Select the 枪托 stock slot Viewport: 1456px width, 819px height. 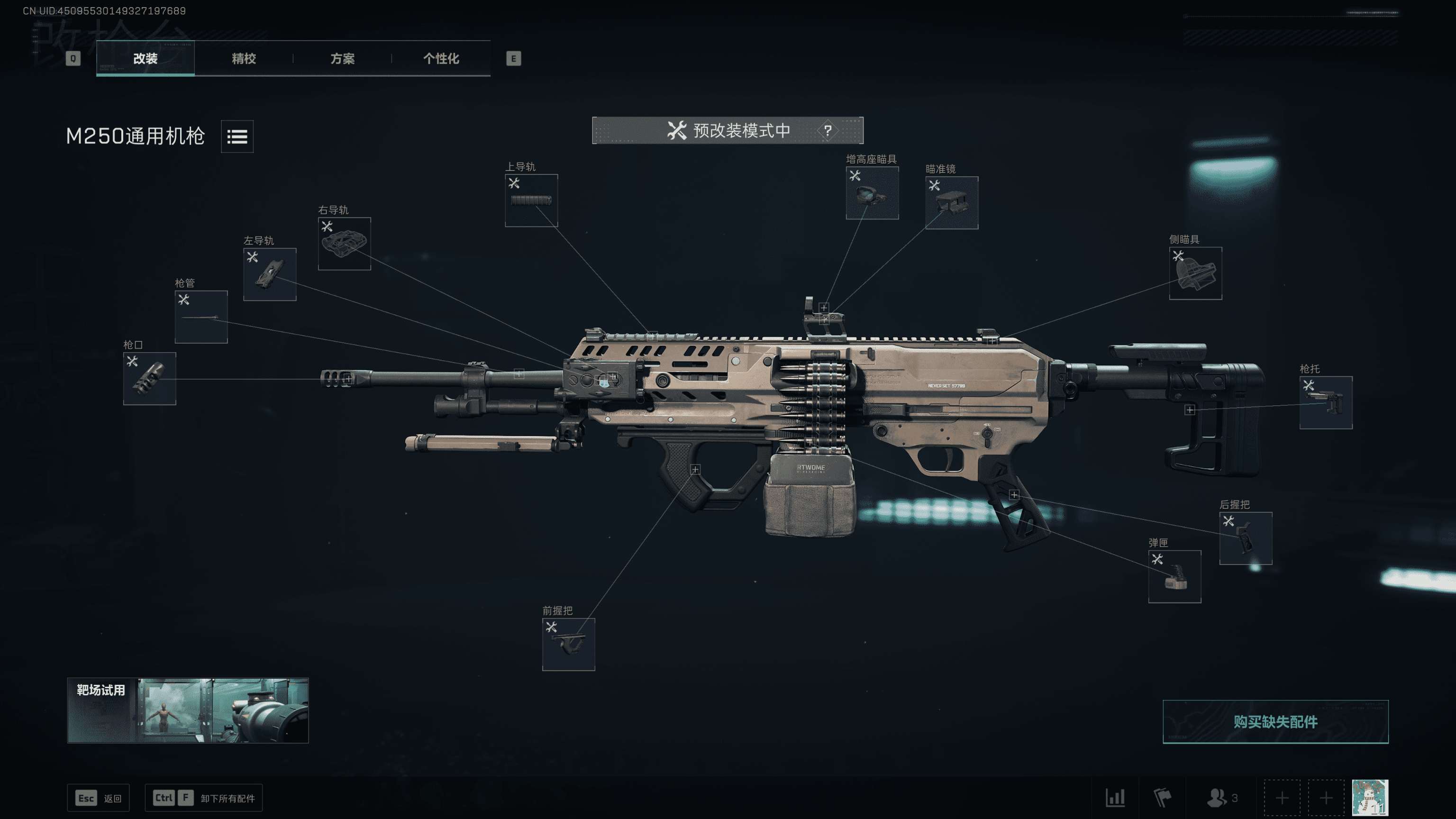[1326, 402]
